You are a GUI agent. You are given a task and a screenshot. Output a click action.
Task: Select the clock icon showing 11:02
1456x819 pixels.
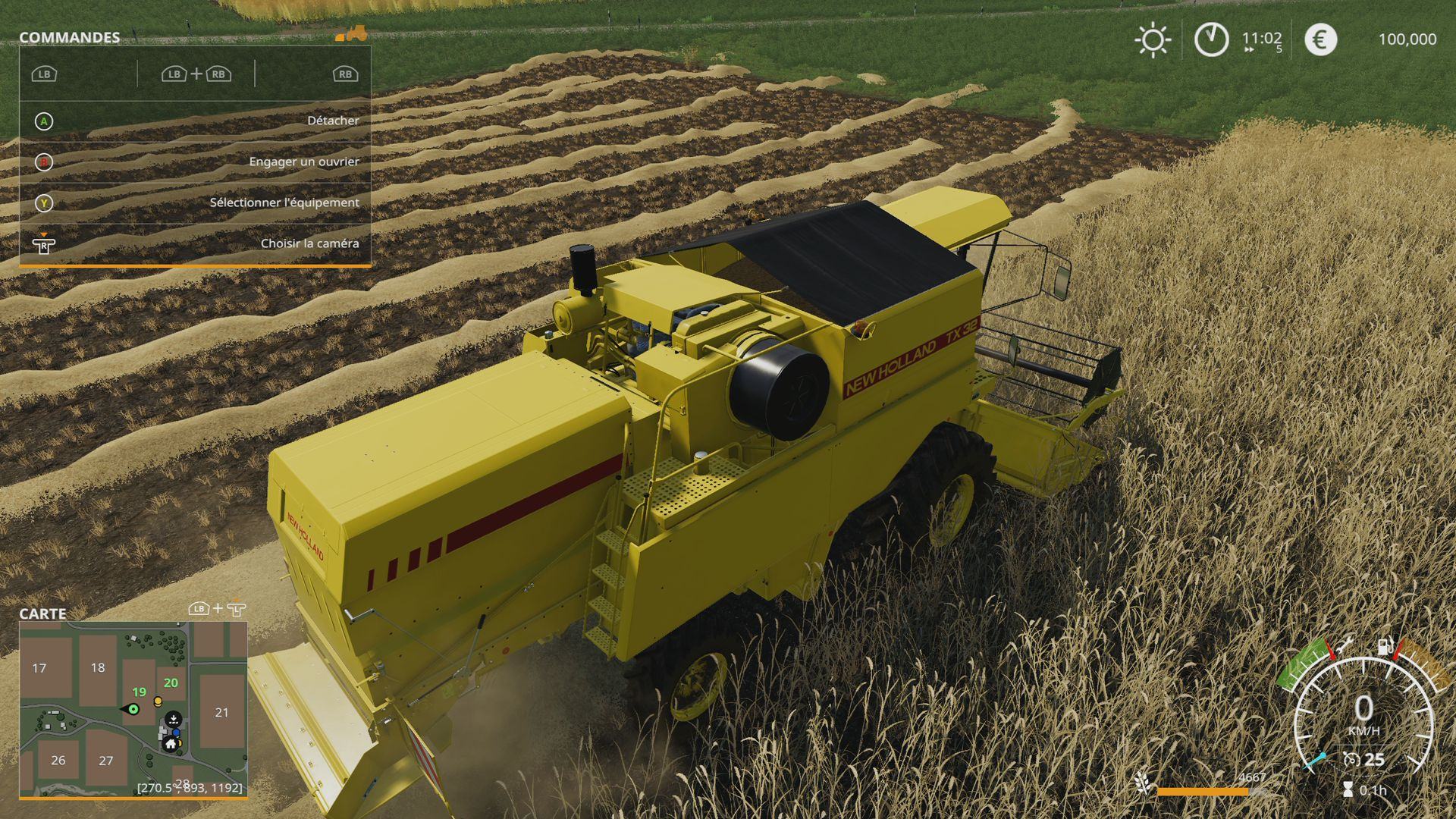[1210, 39]
